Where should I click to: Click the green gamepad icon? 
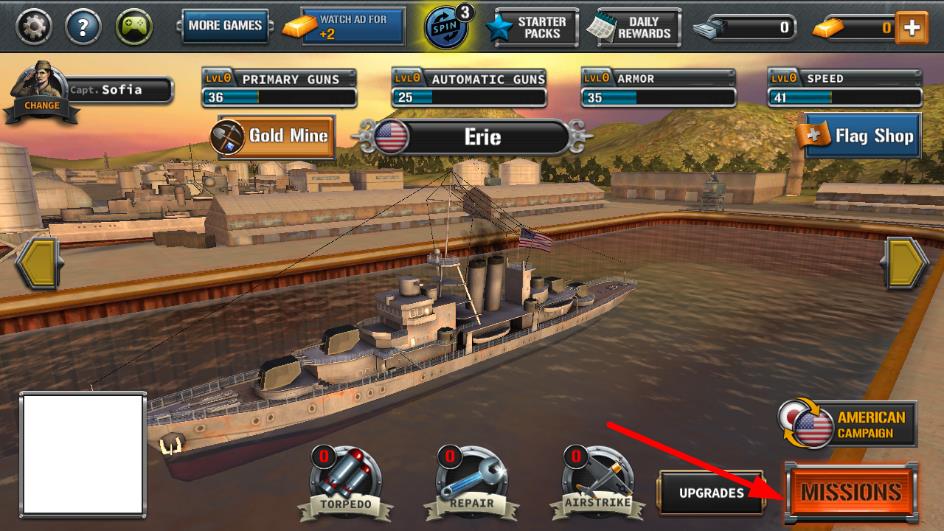pos(135,27)
